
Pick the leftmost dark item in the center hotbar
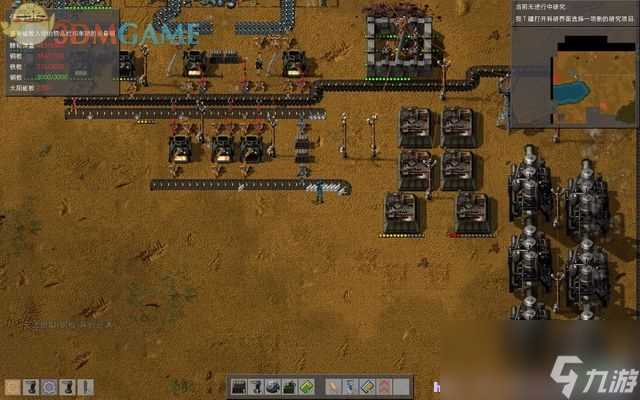click(240, 387)
